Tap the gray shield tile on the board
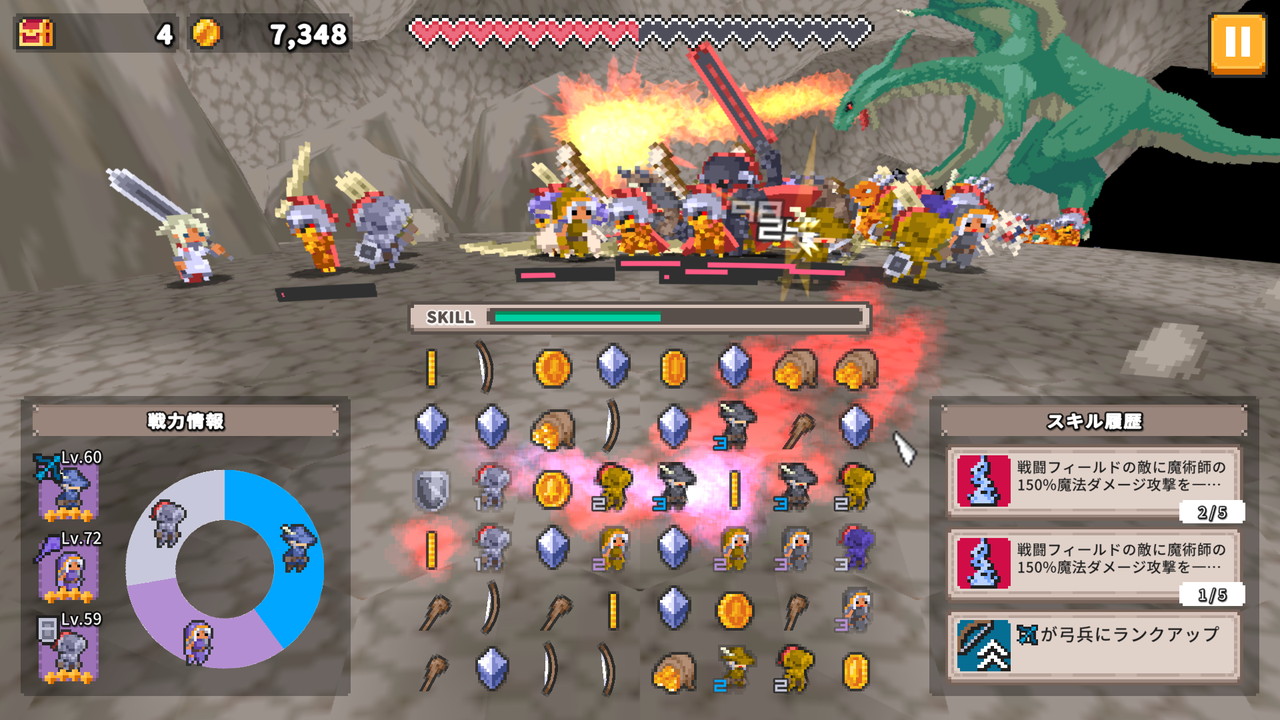 coord(431,488)
